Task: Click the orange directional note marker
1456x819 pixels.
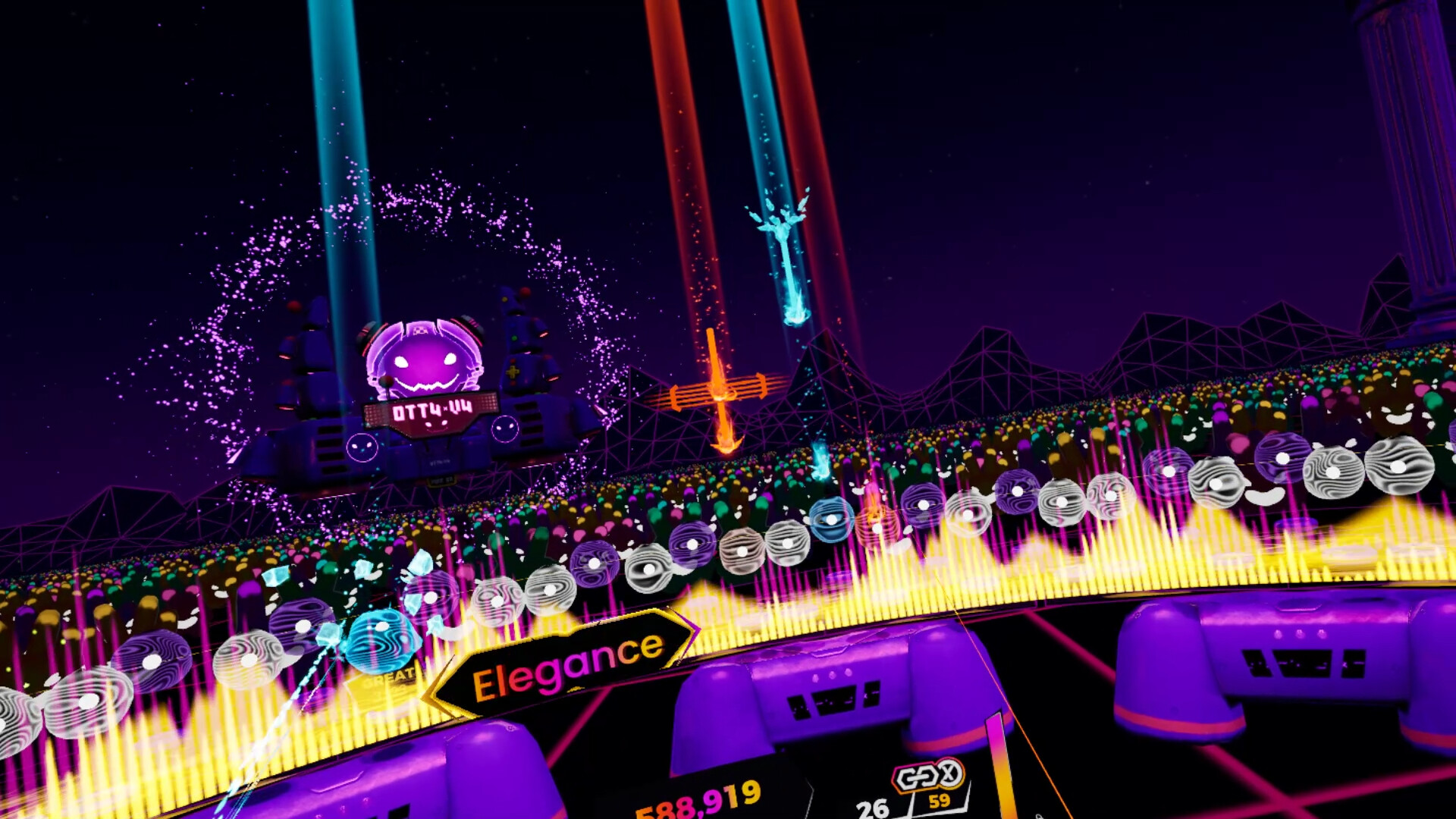Action: pyautogui.click(x=719, y=393)
